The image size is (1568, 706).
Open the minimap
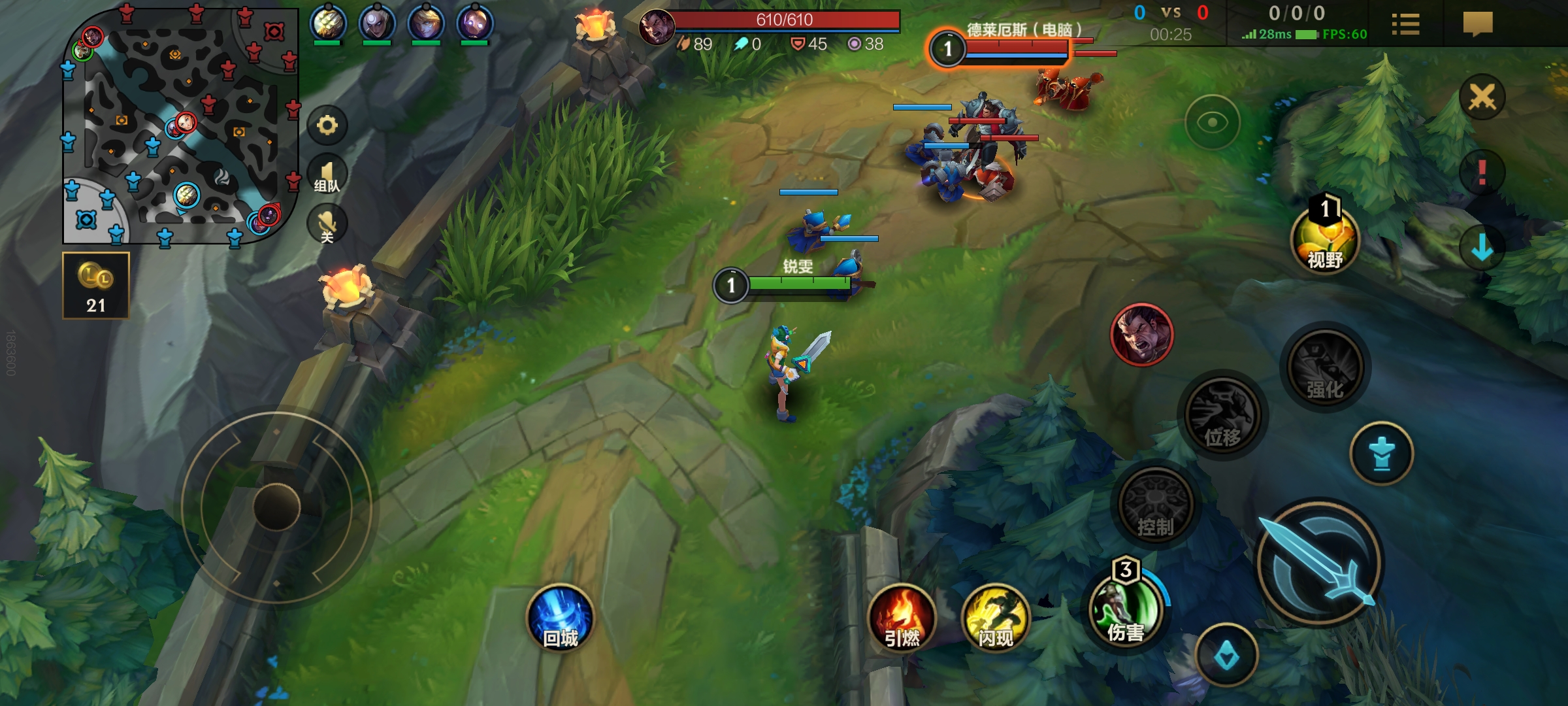pos(180,126)
